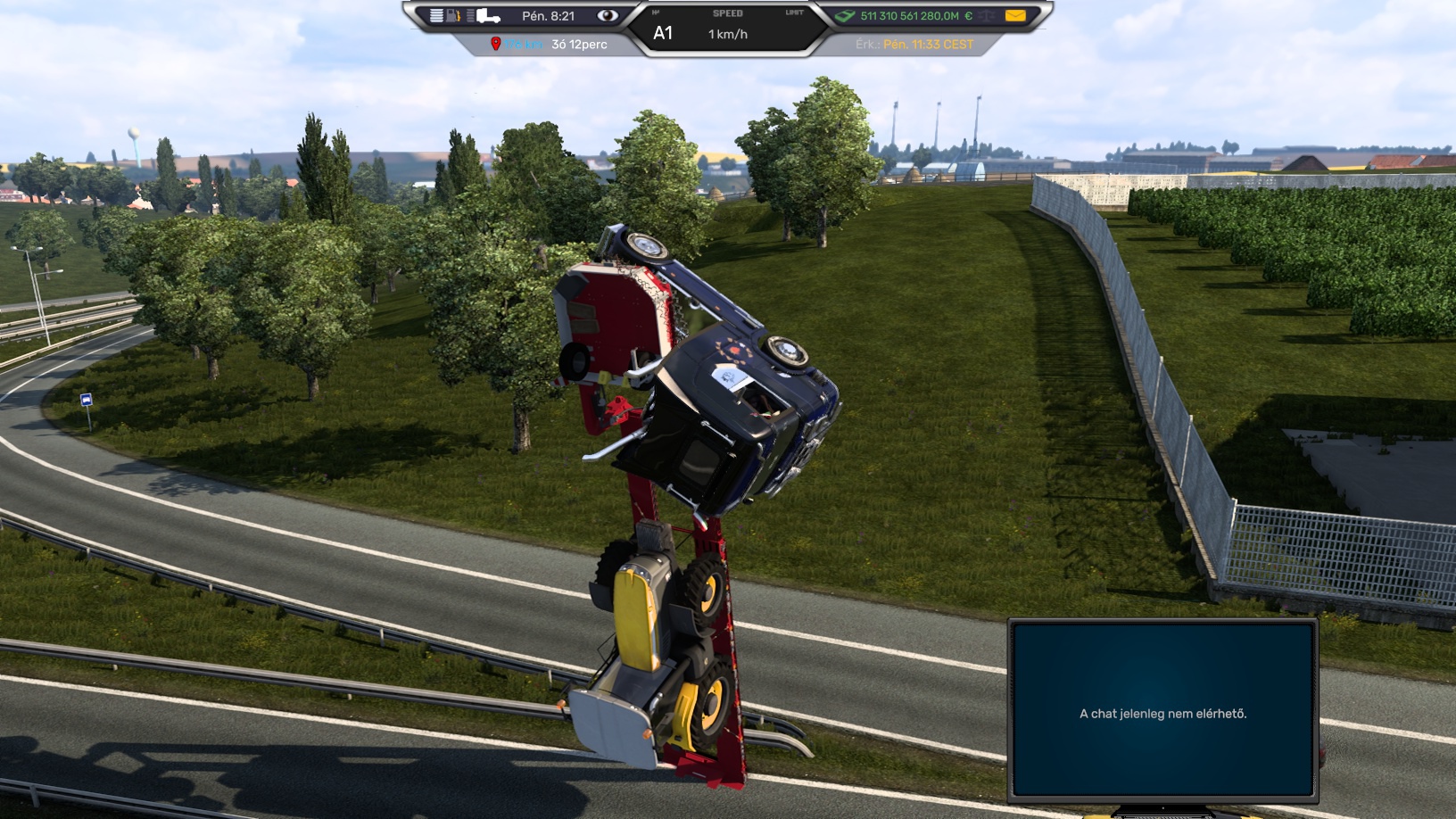Select the truck damage status icon
This screenshot has height=819, width=1456.
(x=487, y=15)
